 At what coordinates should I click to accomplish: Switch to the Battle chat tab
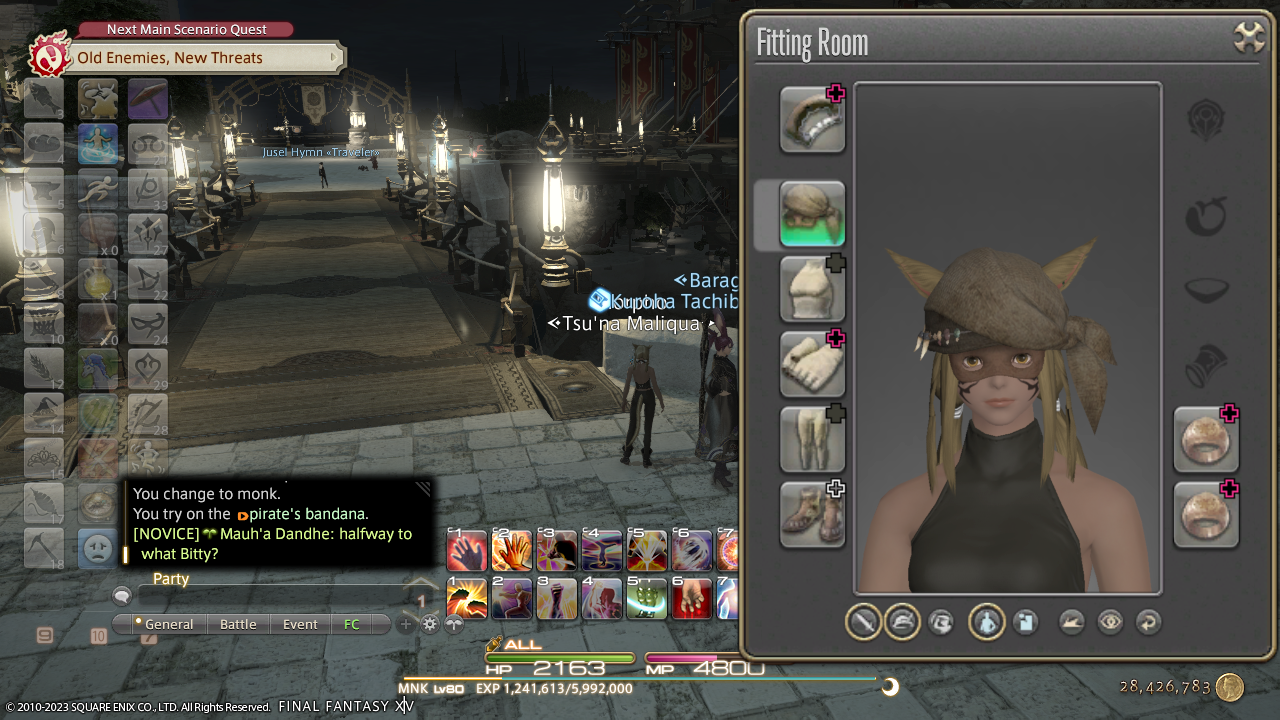click(238, 624)
